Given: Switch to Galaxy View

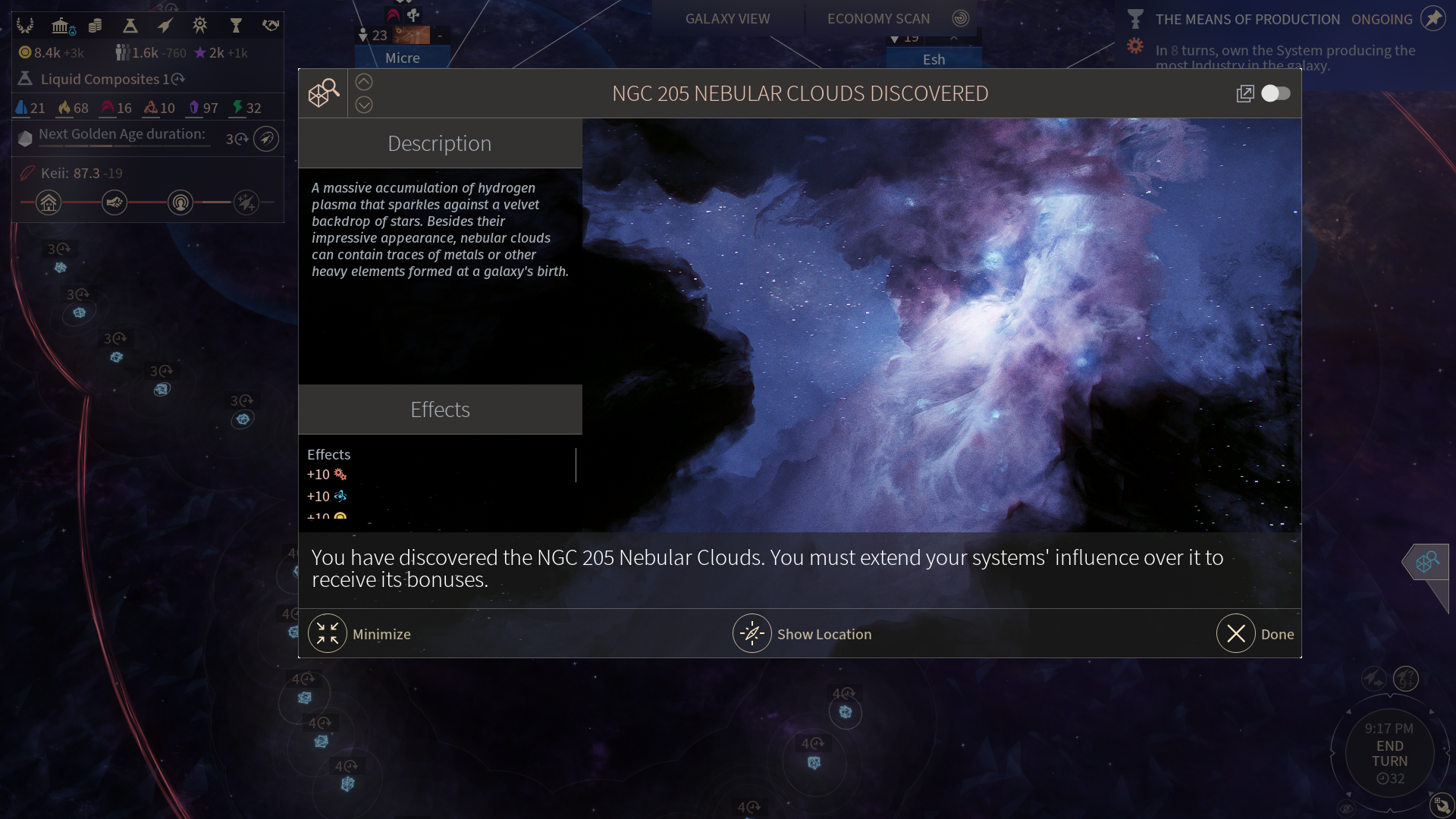Looking at the screenshot, I should [x=727, y=19].
